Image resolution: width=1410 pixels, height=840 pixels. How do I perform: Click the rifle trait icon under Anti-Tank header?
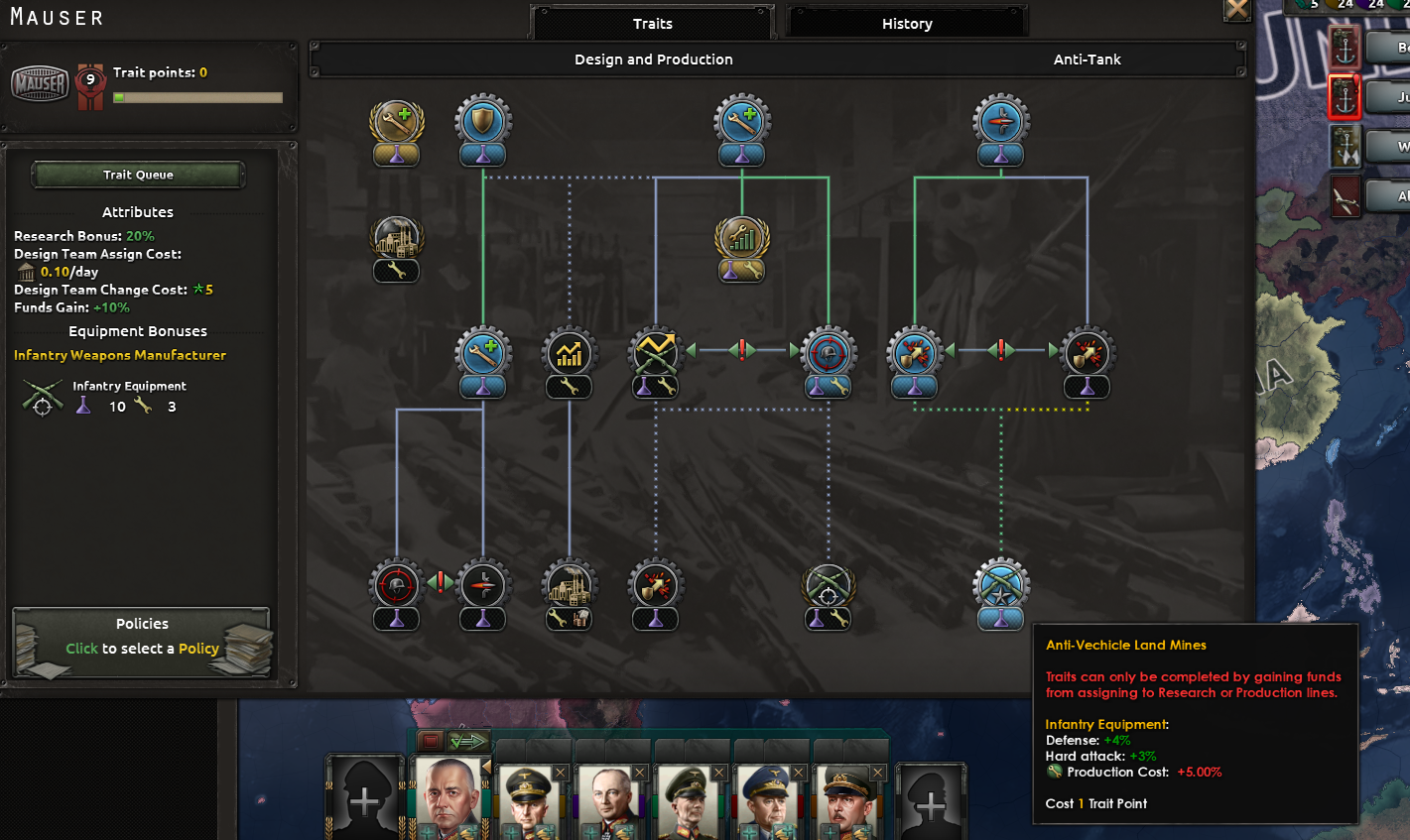click(1000, 119)
